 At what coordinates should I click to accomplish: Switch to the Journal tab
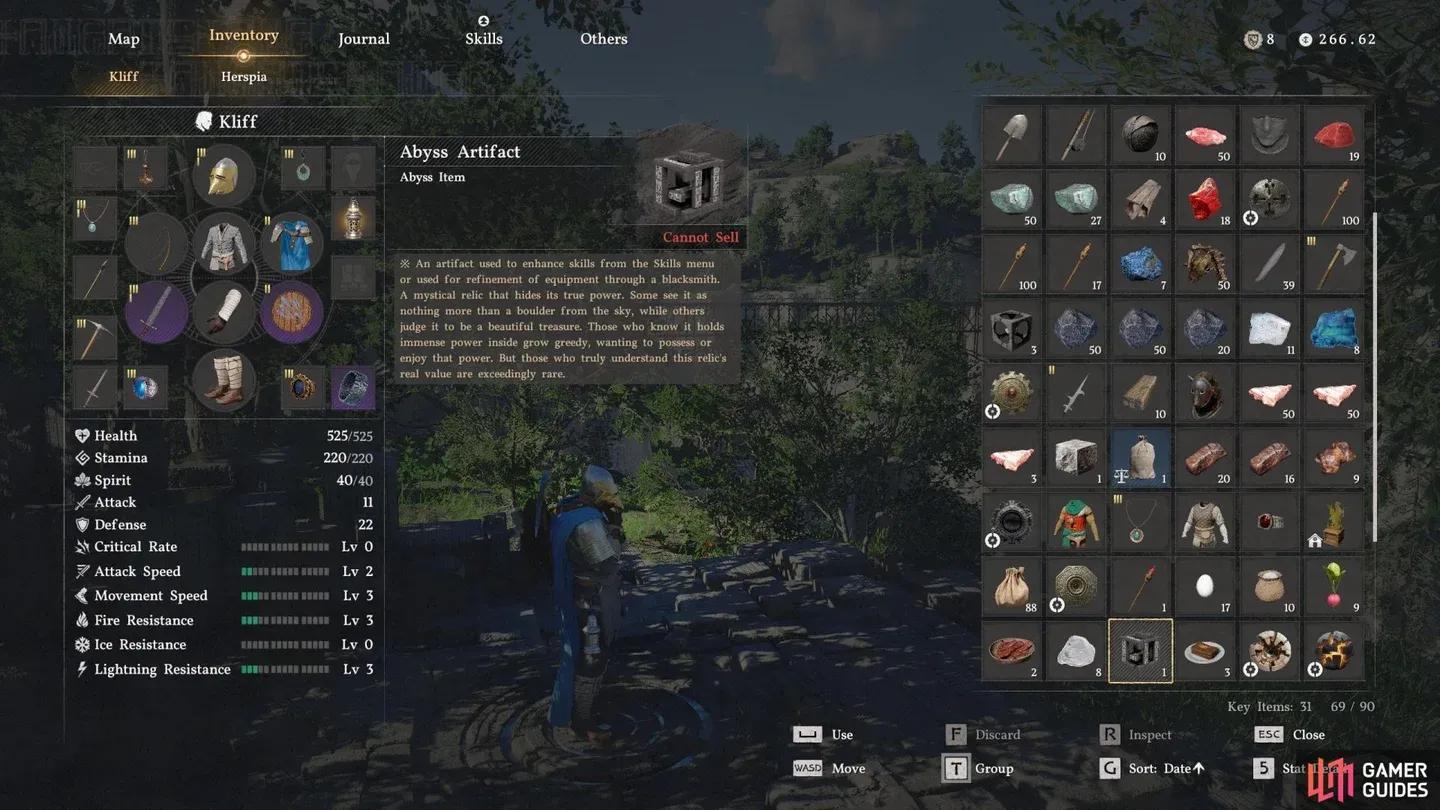(364, 39)
